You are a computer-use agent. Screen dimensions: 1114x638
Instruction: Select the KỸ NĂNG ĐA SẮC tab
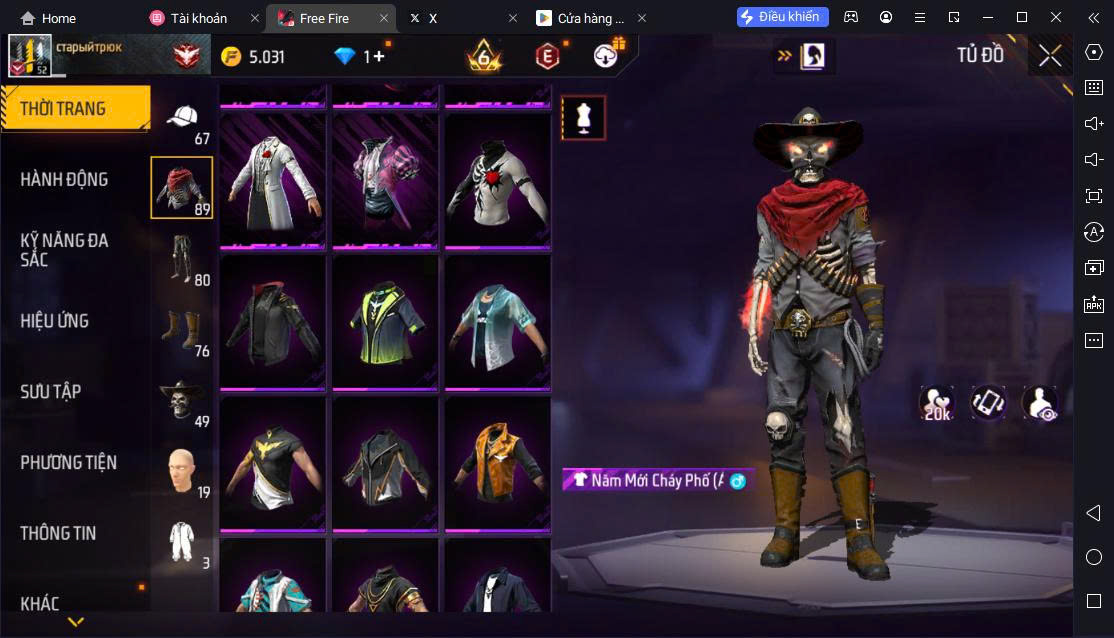64,250
